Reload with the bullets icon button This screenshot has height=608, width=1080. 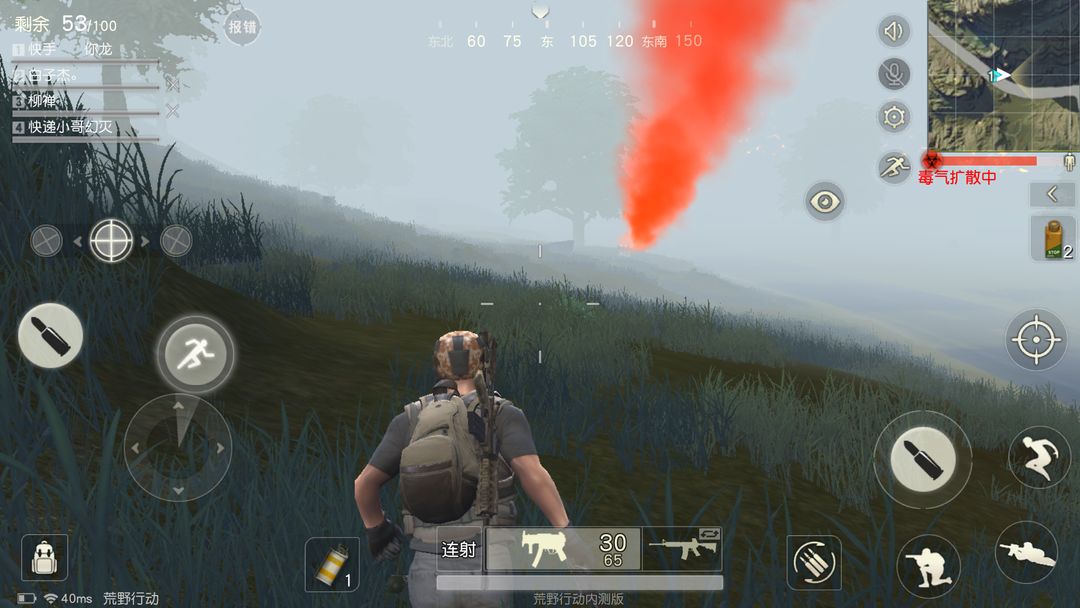click(x=813, y=562)
